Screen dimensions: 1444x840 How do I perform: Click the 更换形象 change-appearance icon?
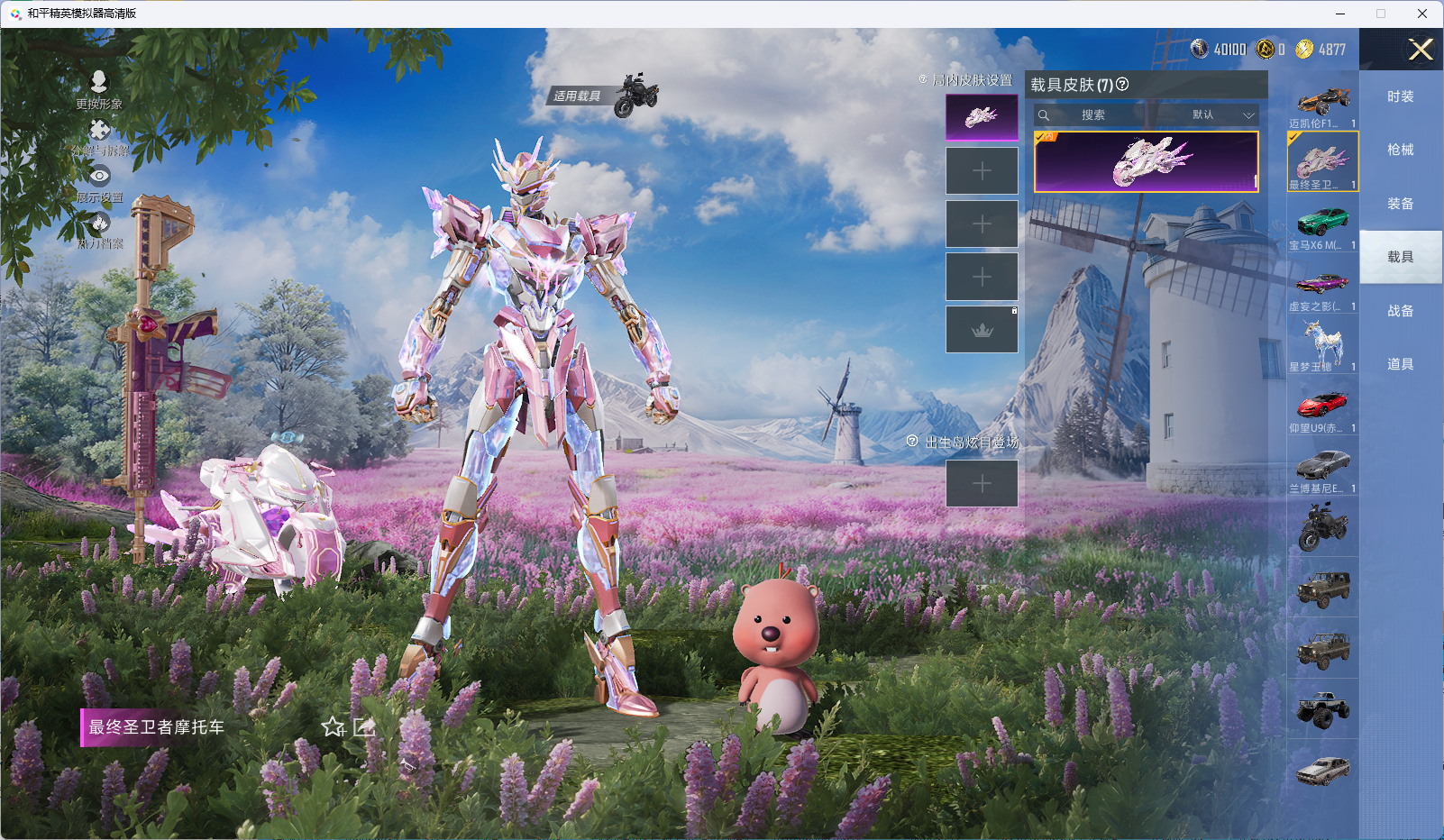pyautogui.click(x=99, y=83)
